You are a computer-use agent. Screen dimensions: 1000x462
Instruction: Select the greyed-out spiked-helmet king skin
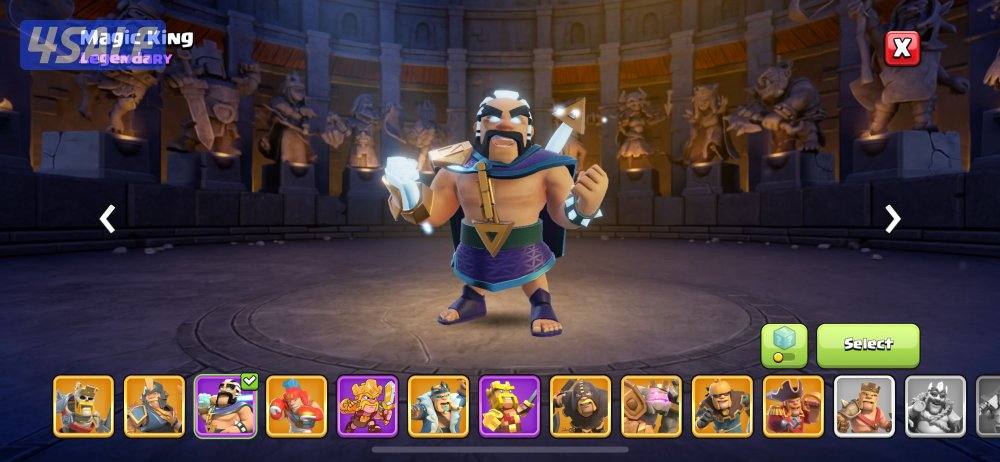tap(935, 406)
